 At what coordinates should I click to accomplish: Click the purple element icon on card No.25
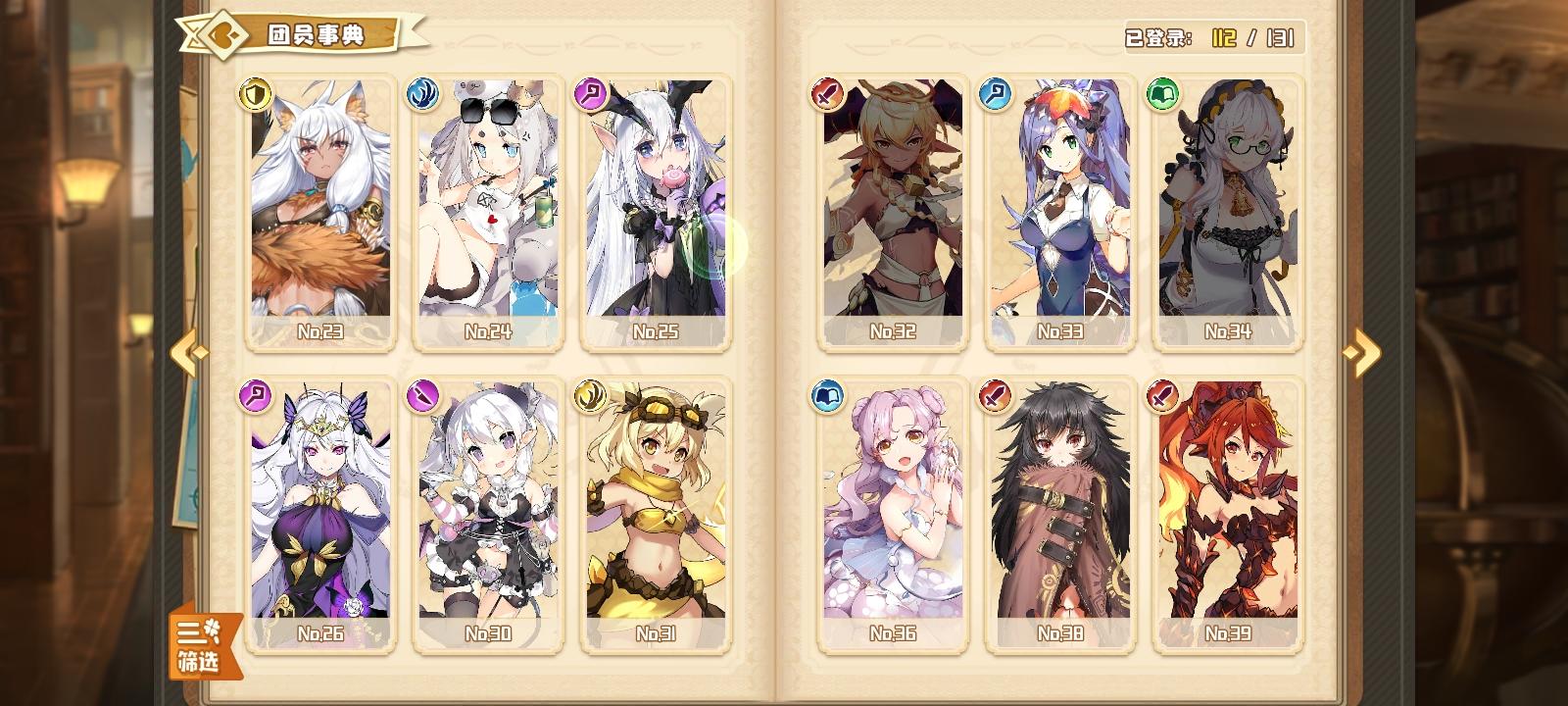point(589,95)
